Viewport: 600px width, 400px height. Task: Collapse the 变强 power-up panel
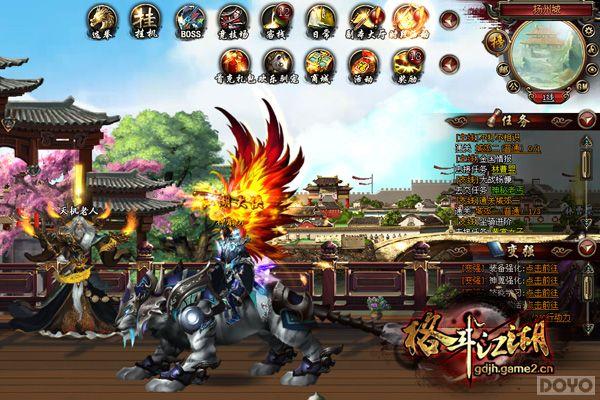[x=585, y=245]
